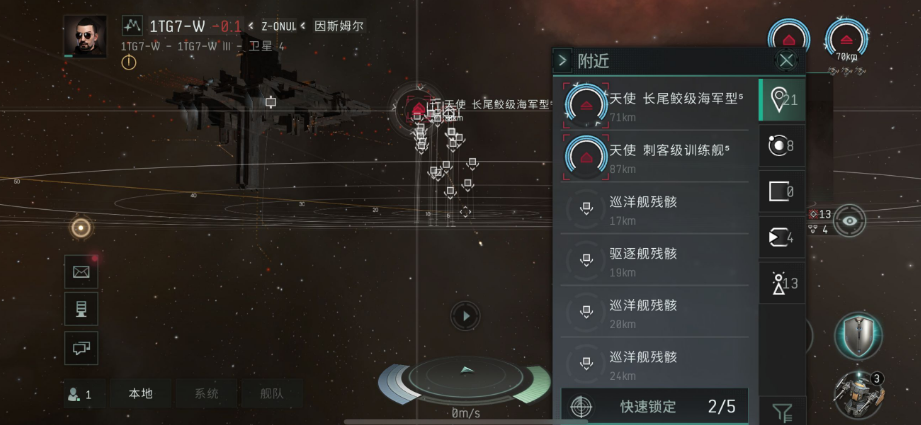Switch to the 系统 system chat tab
The width and height of the screenshot is (921, 425).
tap(206, 394)
